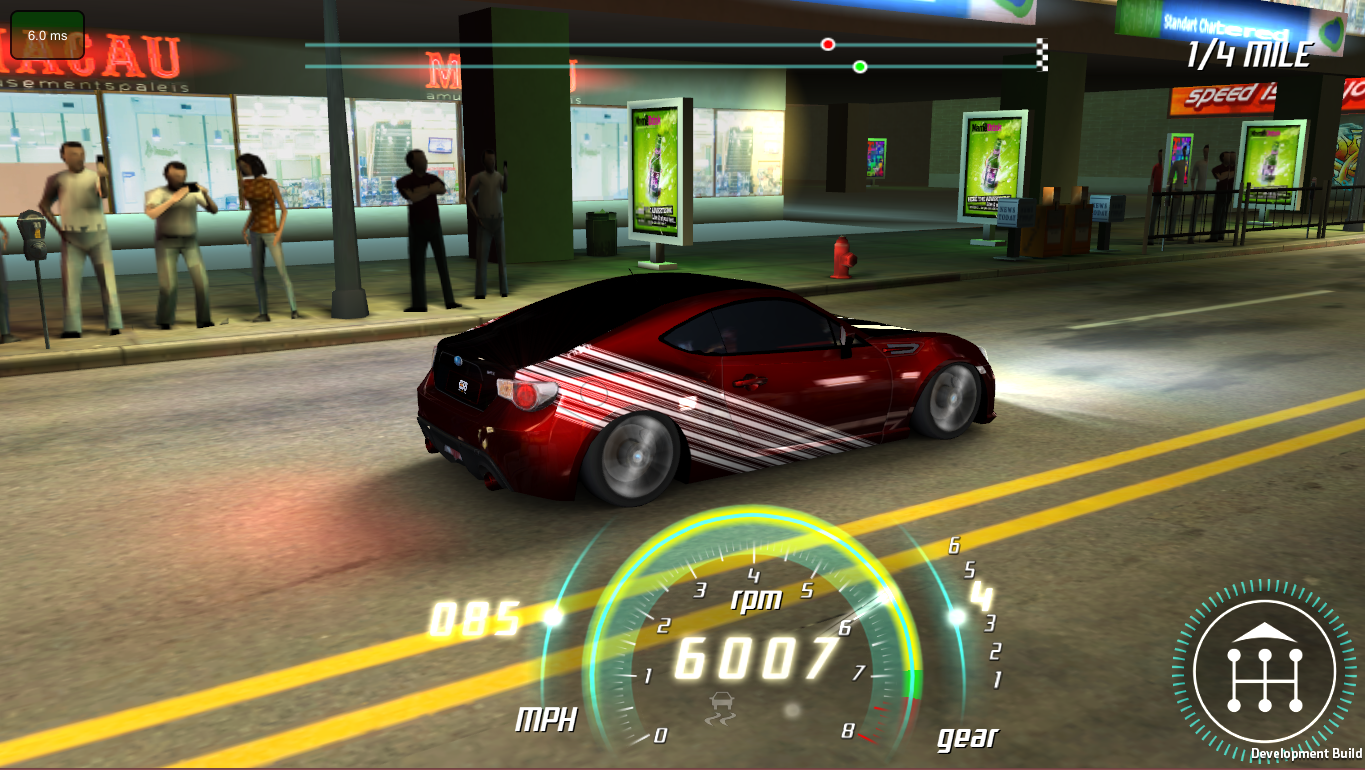Select the current gear number 4
Screen dimensions: 1365x770
point(983,597)
